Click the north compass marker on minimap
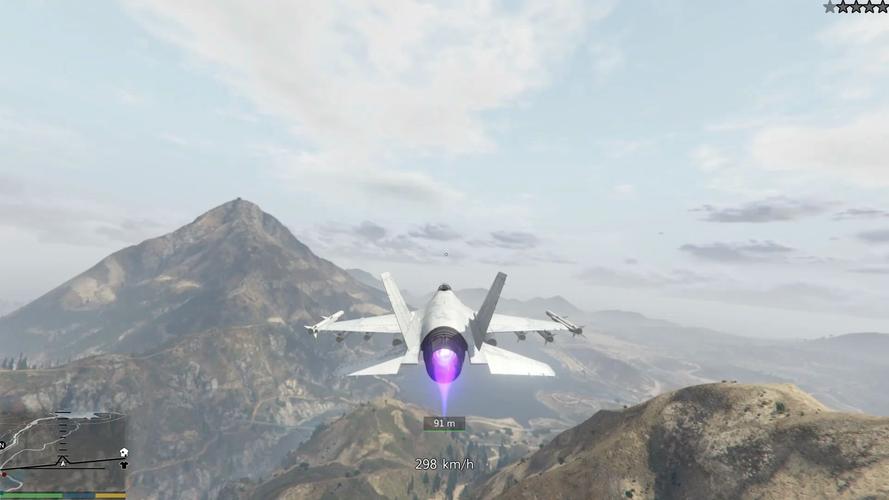This screenshot has width=889, height=500. [2, 445]
